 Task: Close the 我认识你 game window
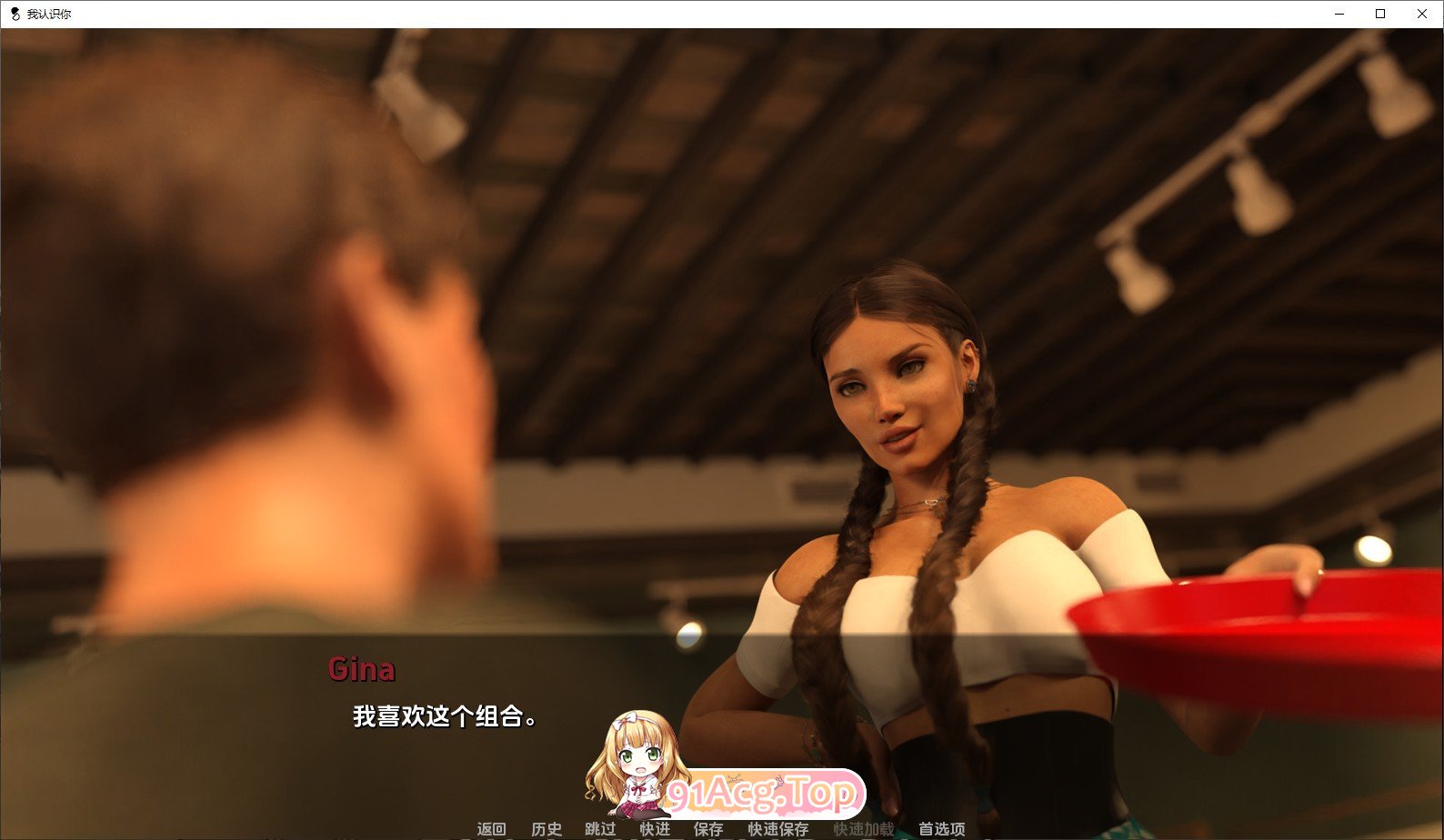1420,14
